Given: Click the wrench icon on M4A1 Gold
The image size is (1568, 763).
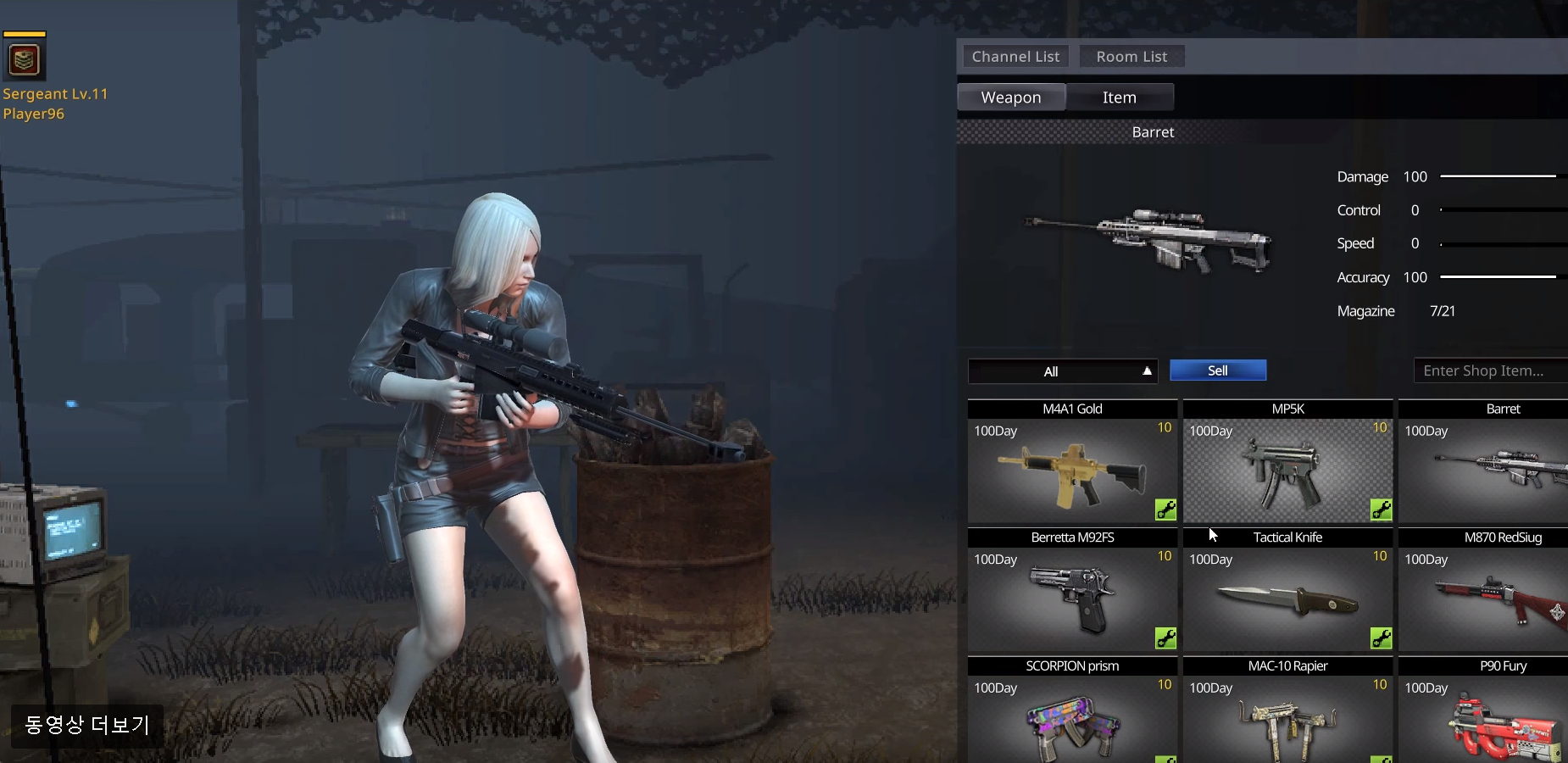Looking at the screenshot, I should pos(1165,510).
